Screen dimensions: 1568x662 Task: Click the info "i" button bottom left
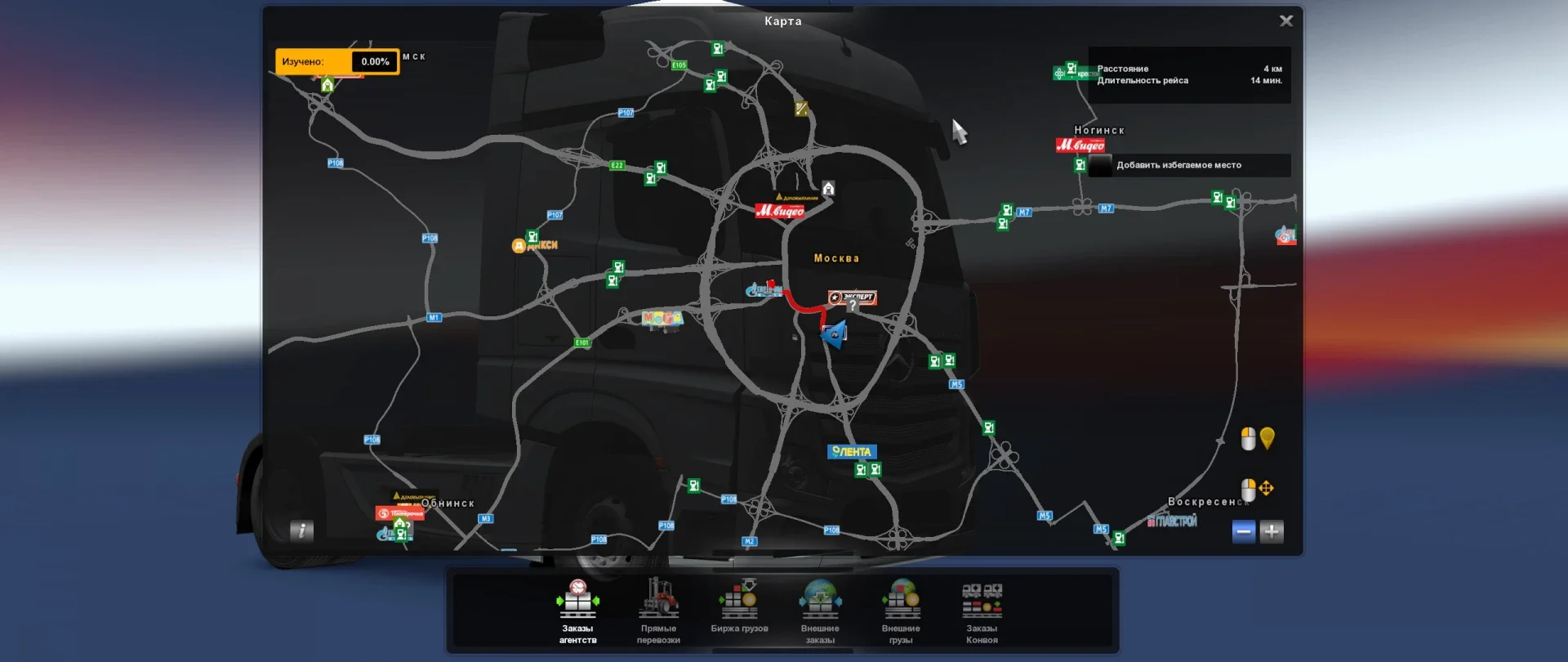301,531
